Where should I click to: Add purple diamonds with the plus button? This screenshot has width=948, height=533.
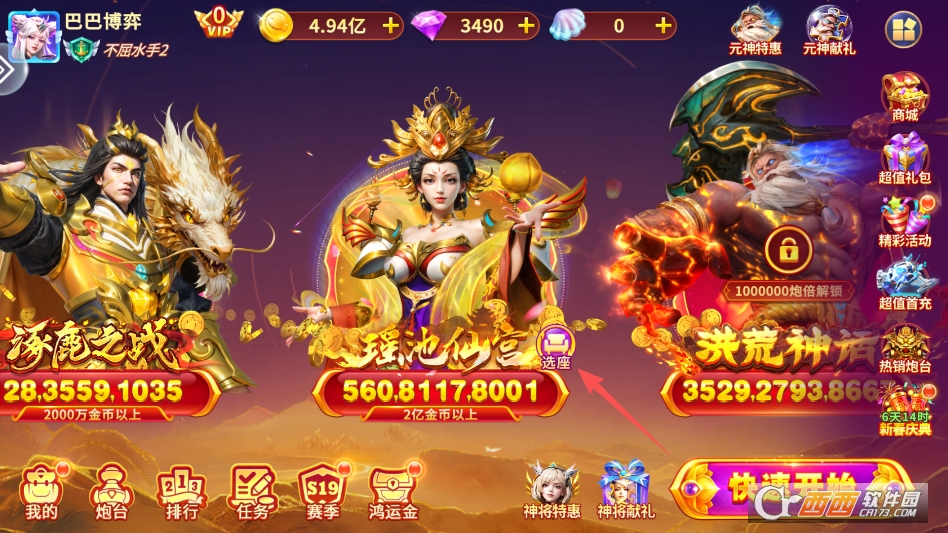[x=527, y=25]
